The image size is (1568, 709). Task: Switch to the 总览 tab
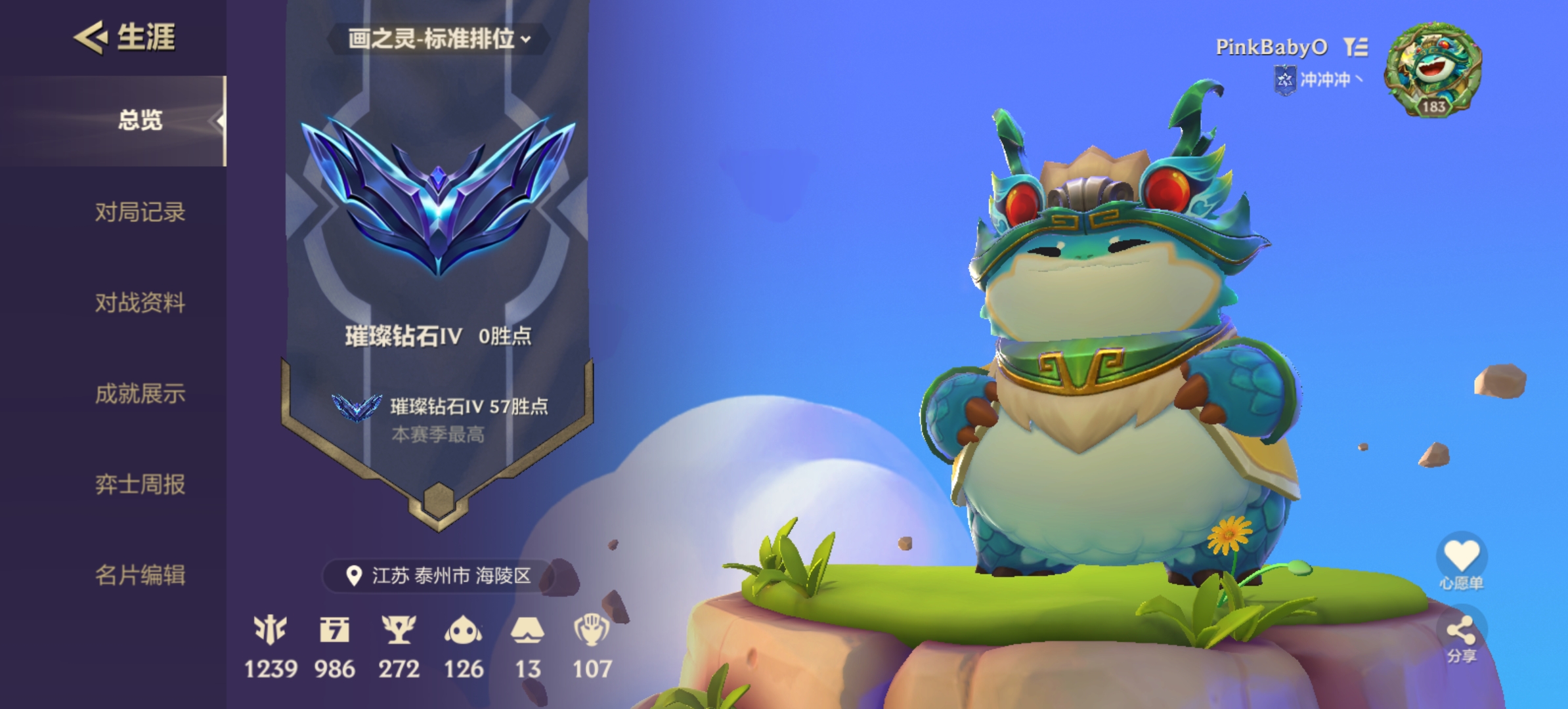(140, 120)
